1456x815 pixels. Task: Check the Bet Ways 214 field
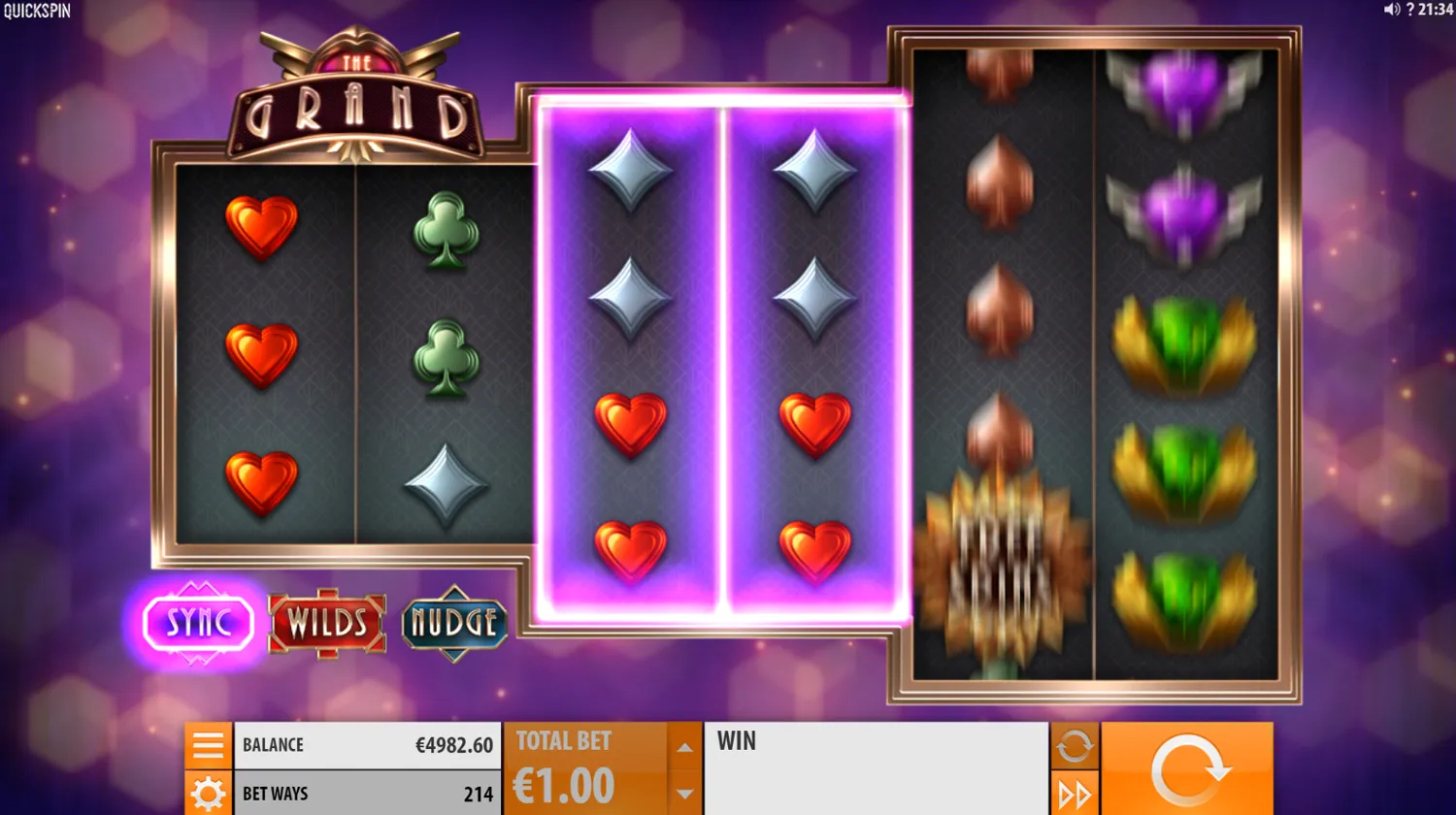(369, 794)
